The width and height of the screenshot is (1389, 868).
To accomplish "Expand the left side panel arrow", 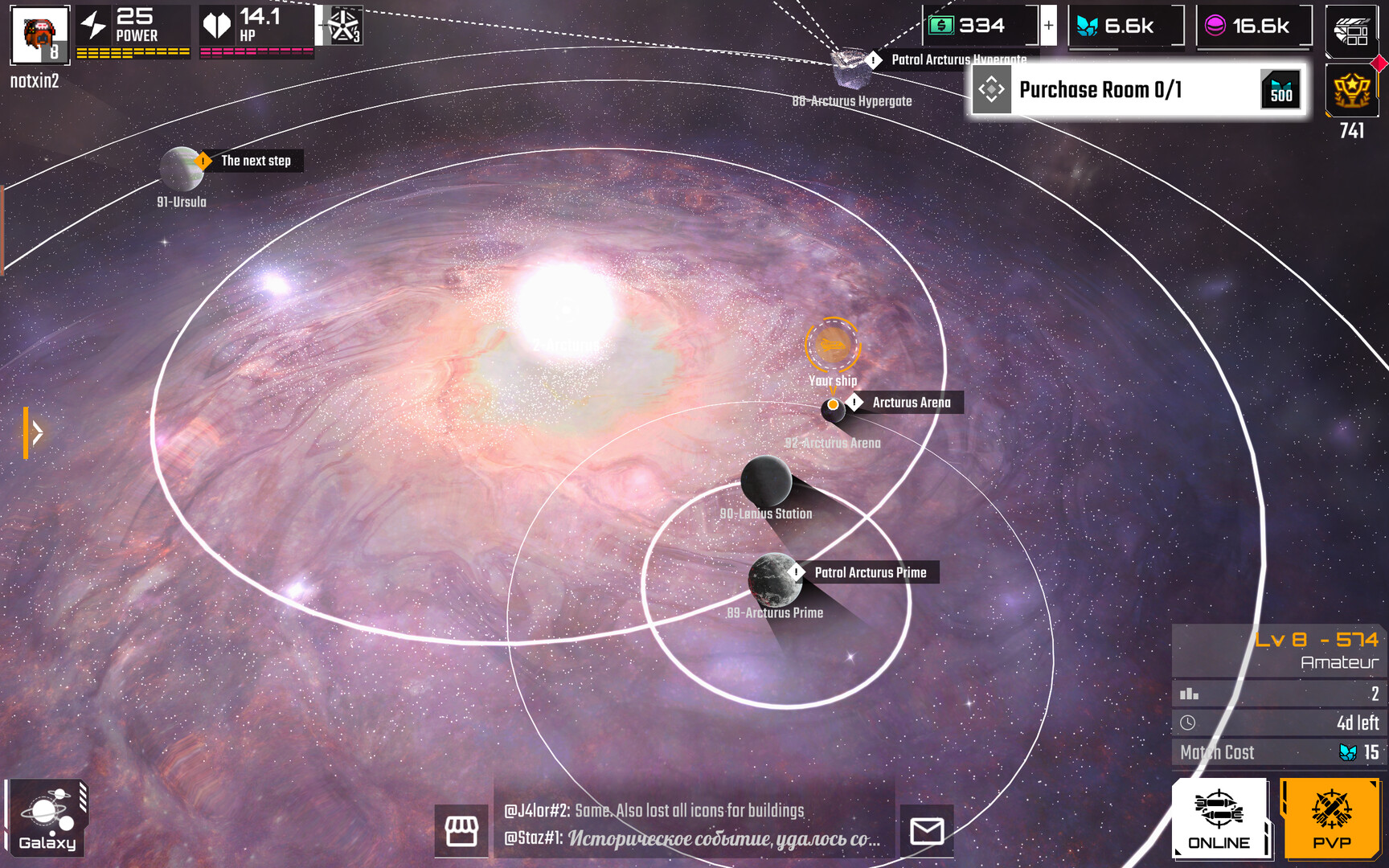I will coord(34,432).
